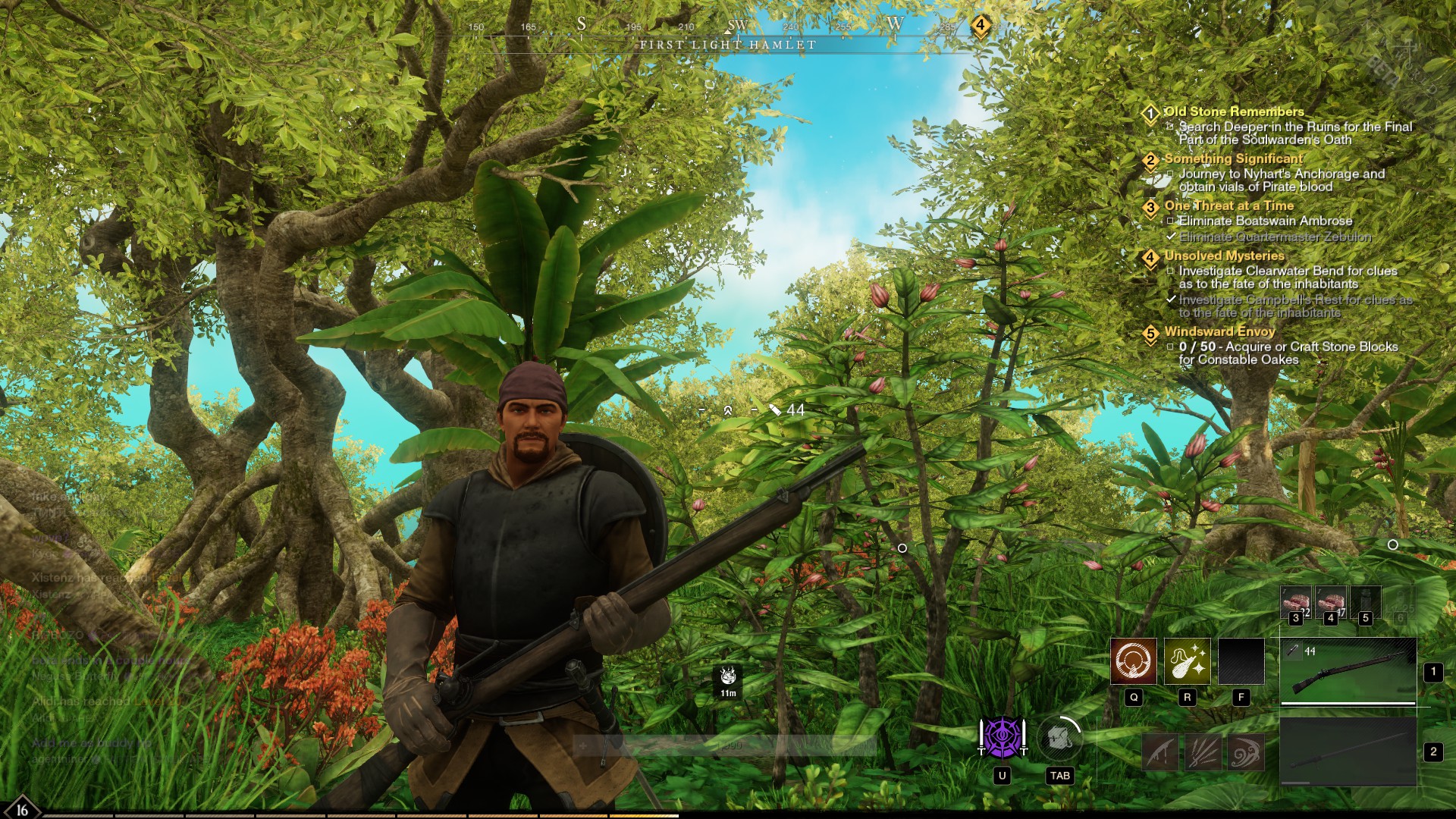1456x819 pixels.
Task: Click the level 16 badge
Action: click(22, 808)
